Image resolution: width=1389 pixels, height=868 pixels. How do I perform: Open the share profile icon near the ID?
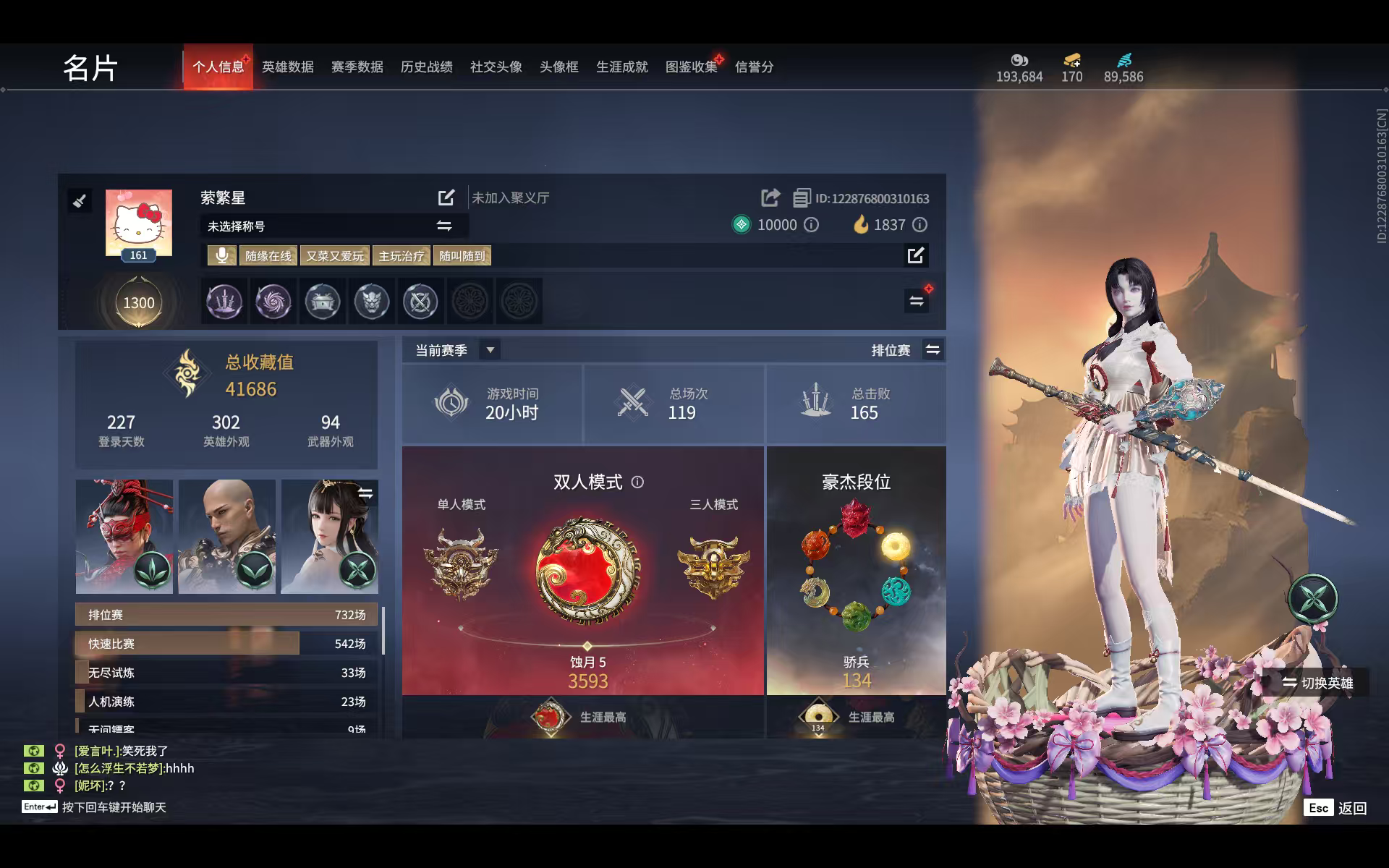click(x=770, y=197)
